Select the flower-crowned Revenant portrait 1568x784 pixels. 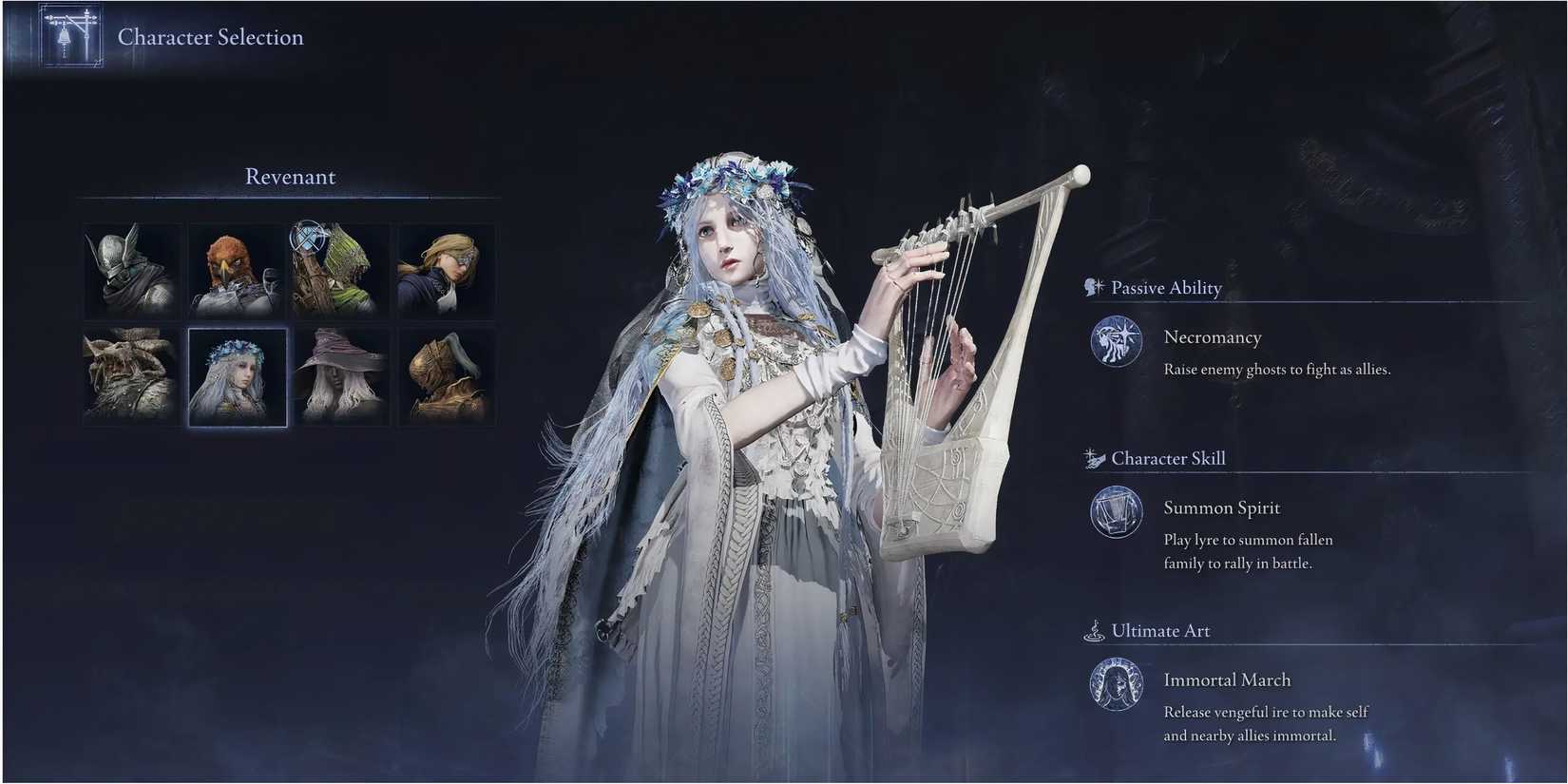pos(237,376)
